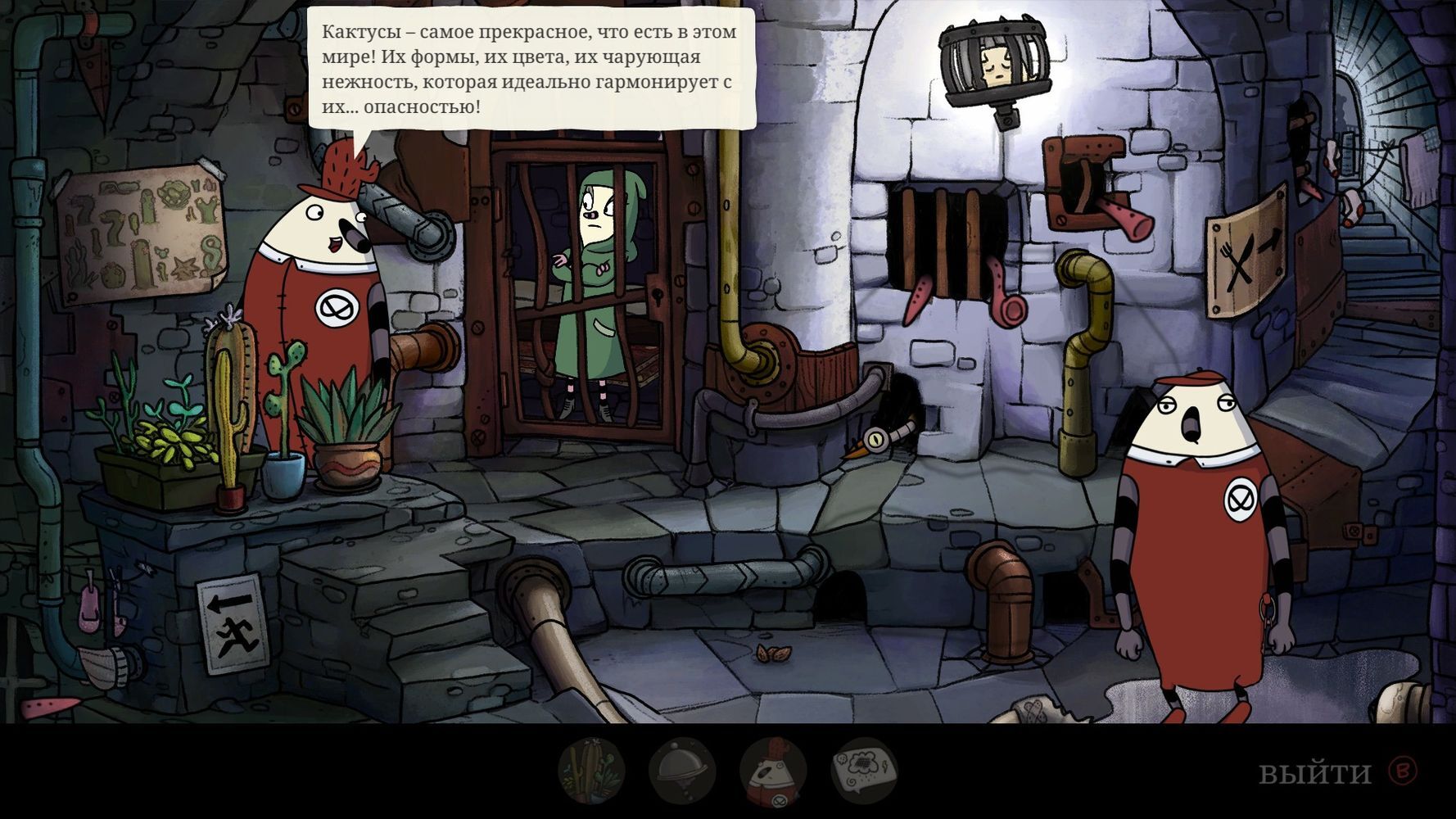1456x819 pixels.
Task: Pick the angry speech bubble topic
Action: click(x=864, y=771)
